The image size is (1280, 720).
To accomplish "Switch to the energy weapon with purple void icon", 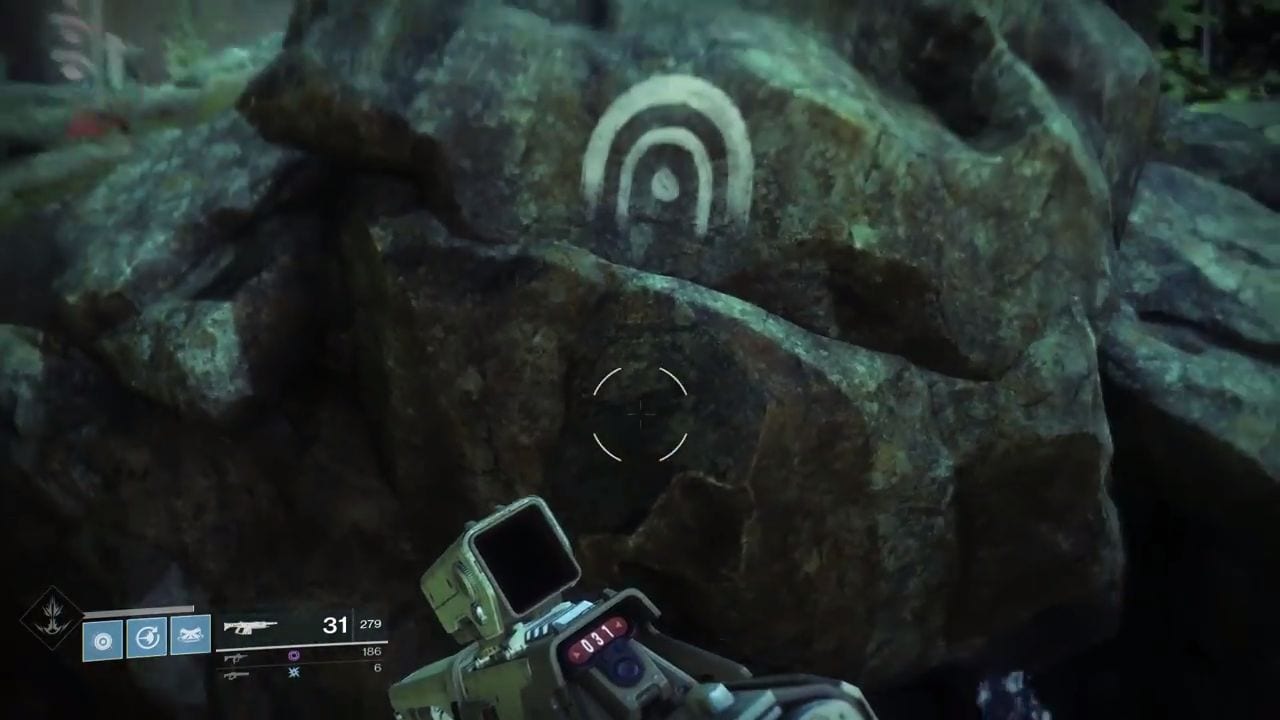I will (236, 657).
